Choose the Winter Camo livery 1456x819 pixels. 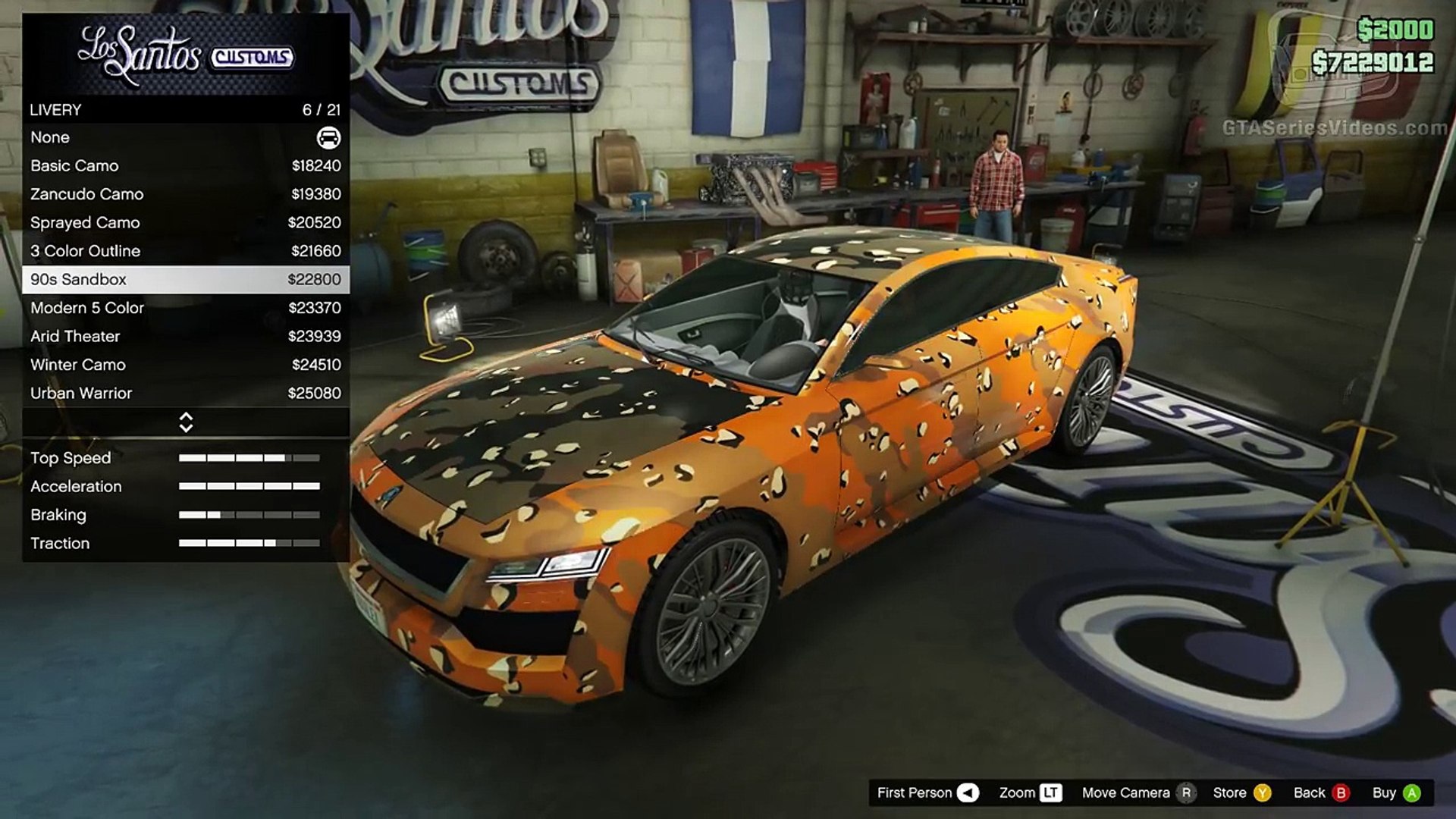tap(185, 365)
